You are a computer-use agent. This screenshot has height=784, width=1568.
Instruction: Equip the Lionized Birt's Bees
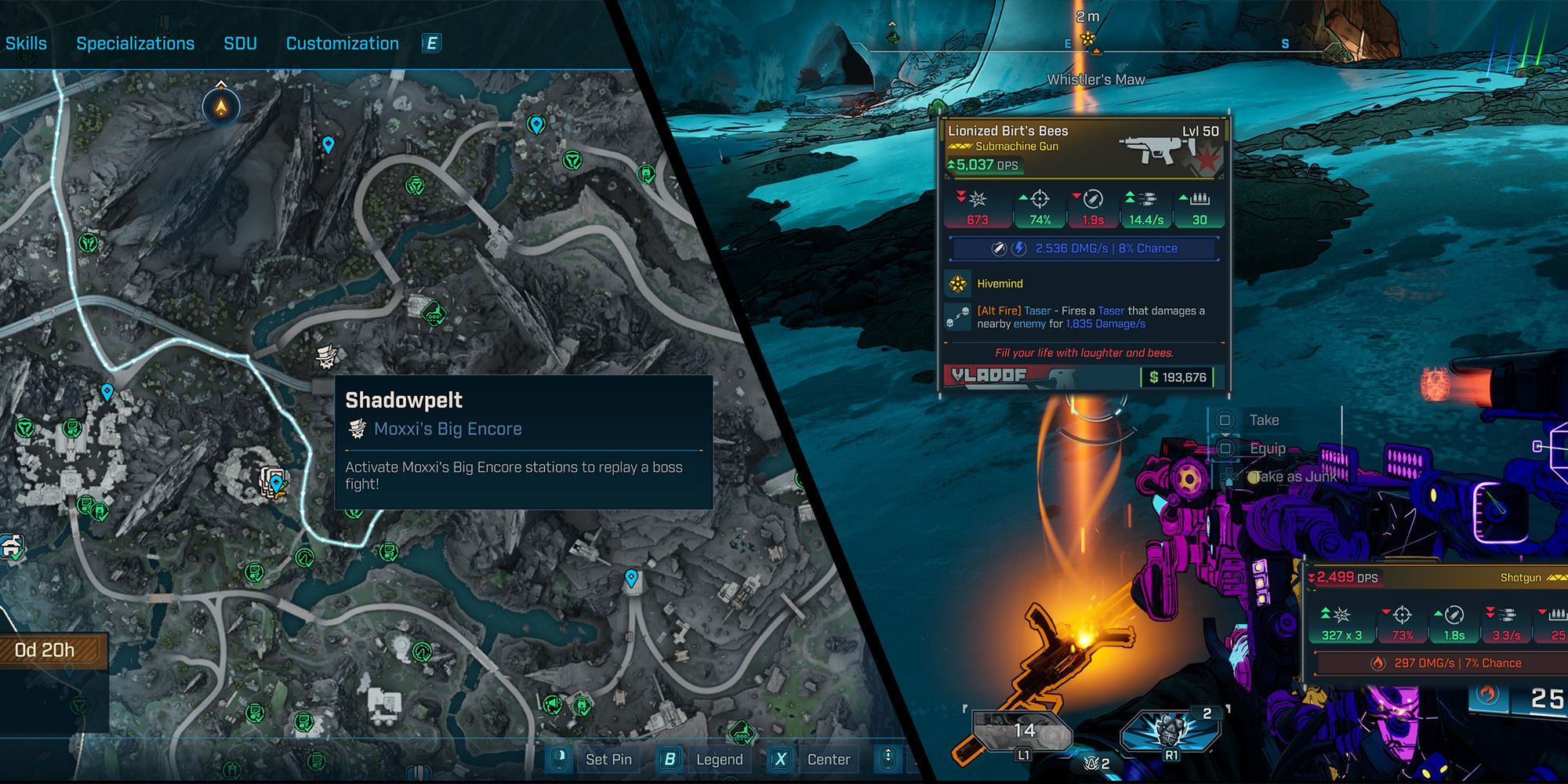[x=1267, y=448]
